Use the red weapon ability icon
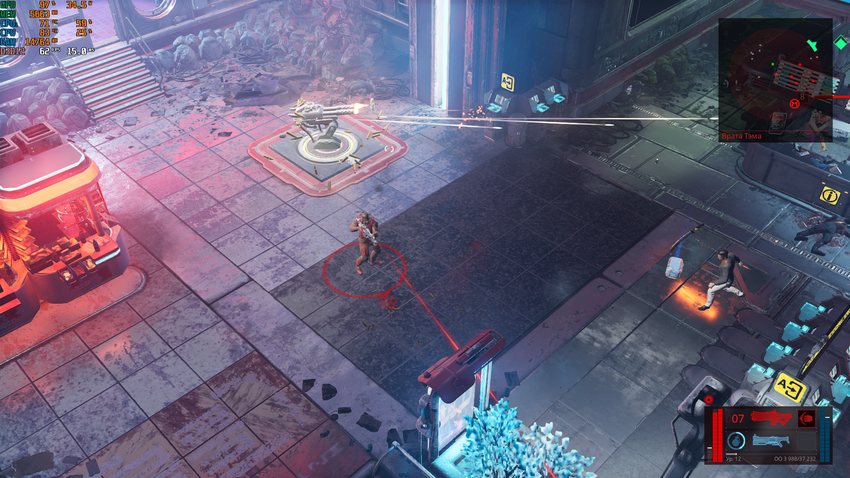 [806, 418]
